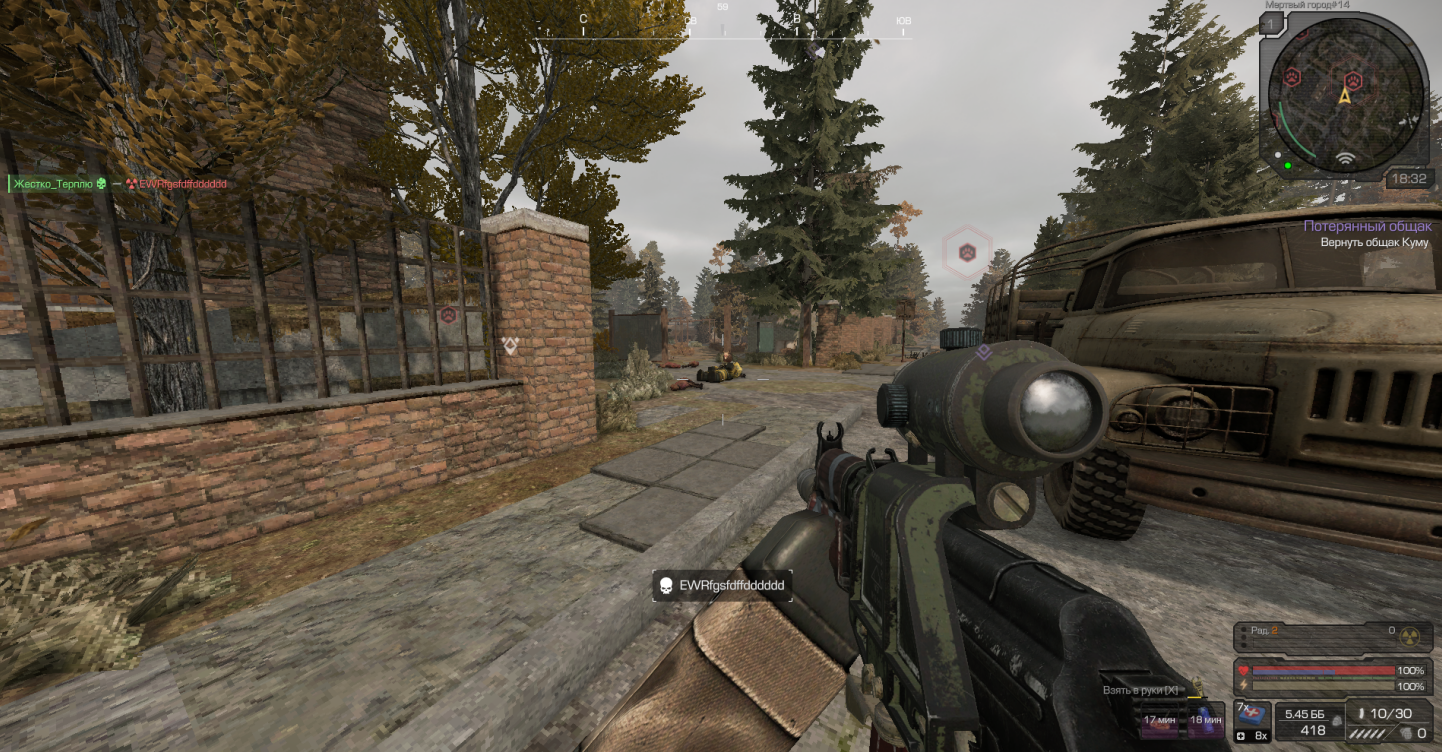Image resolution: width=1442 pixels, height=752 pixels.
Task: Click the radiation trefoil icon
Action: click(x=1411, y=634)
